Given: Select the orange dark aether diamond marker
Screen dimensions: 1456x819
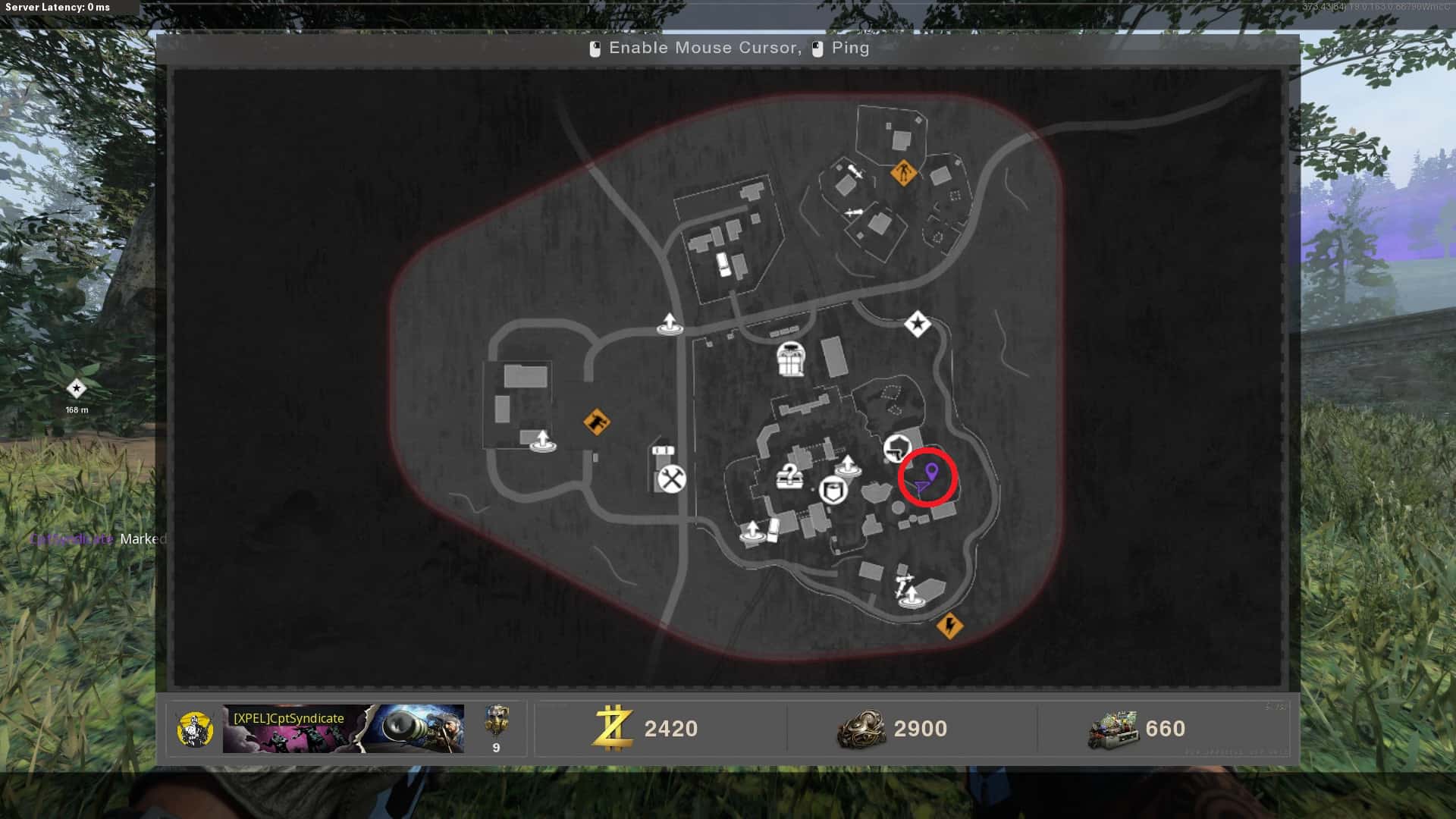Looking at the screenshot, I should click(597, 422).
